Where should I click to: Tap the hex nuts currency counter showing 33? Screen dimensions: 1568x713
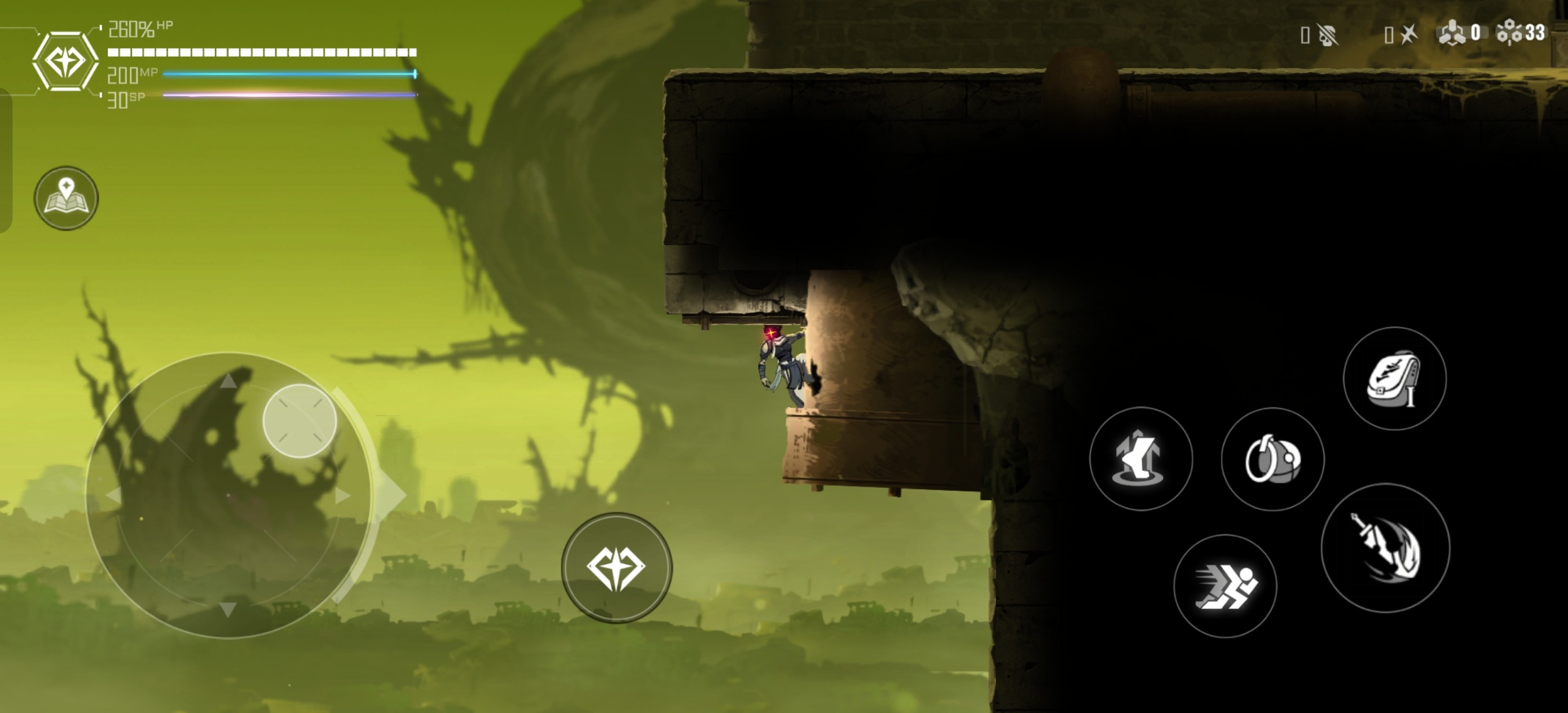coord(1521,33)
